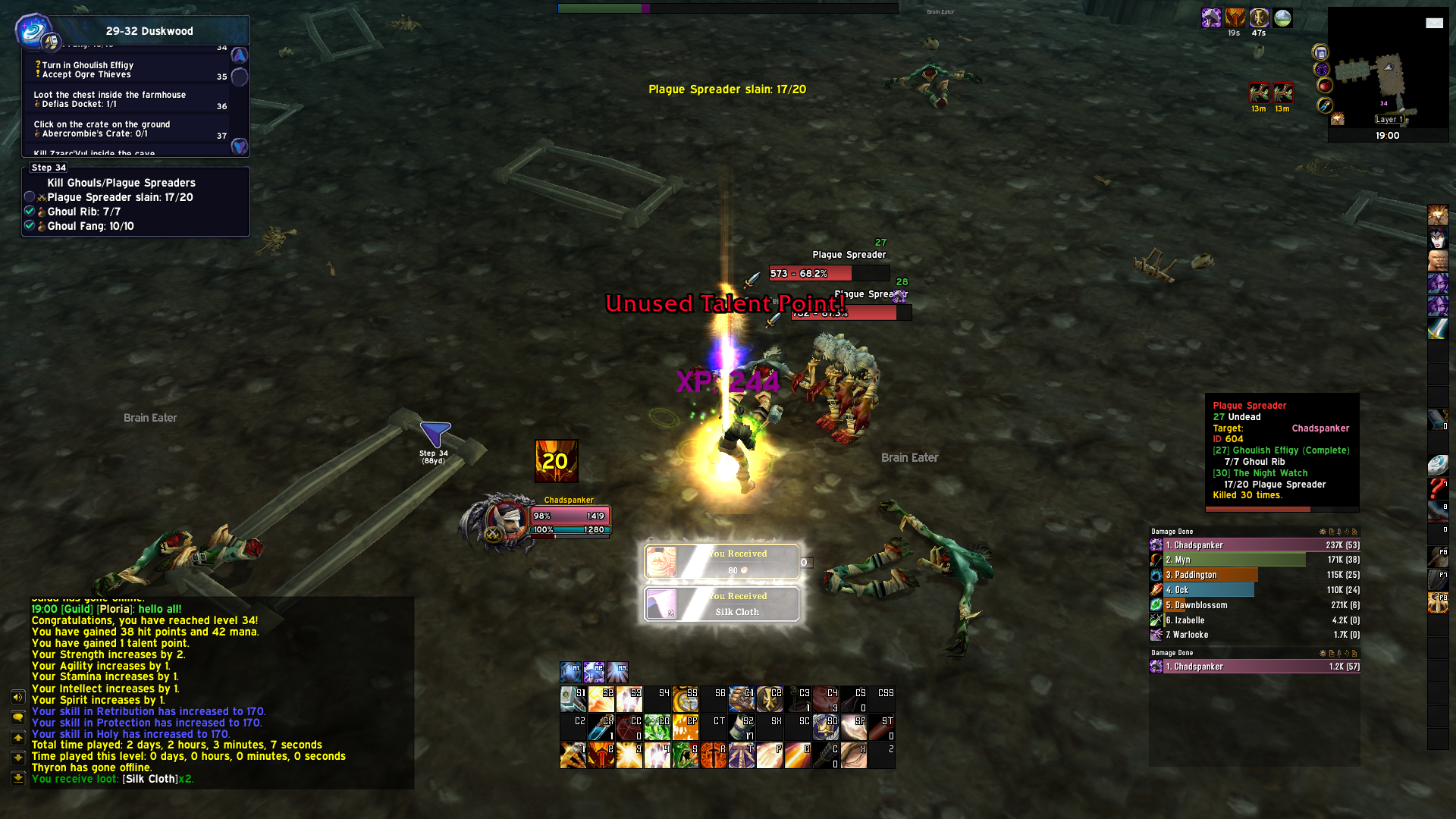Activate the hammer ability bound to S1
Viewport: 1456px width, 819px height.
pyautogui.click(x=573, y=699)
